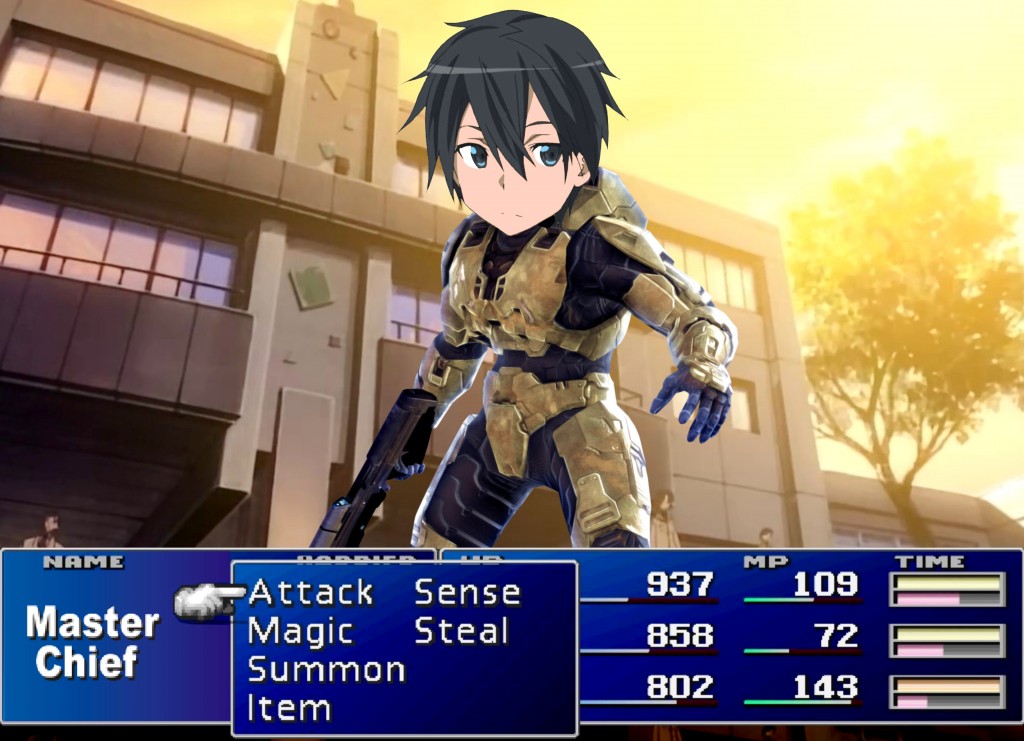This screenshot has height=741, width=1024.
Task: Select Master Chief in the party list
Action: 91,643
